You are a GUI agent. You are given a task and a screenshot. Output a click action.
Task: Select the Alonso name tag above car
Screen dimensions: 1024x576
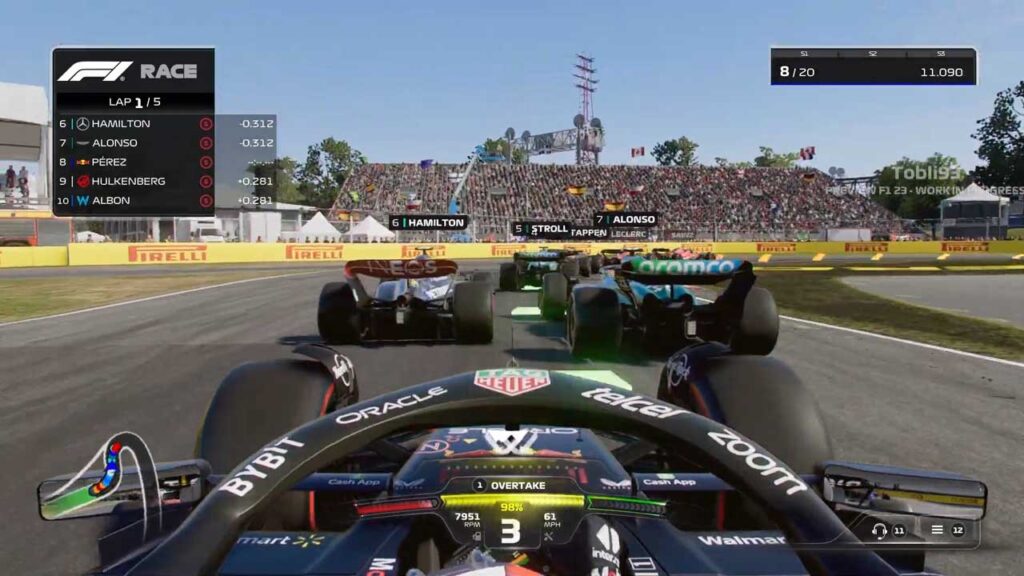coord(626,219)
